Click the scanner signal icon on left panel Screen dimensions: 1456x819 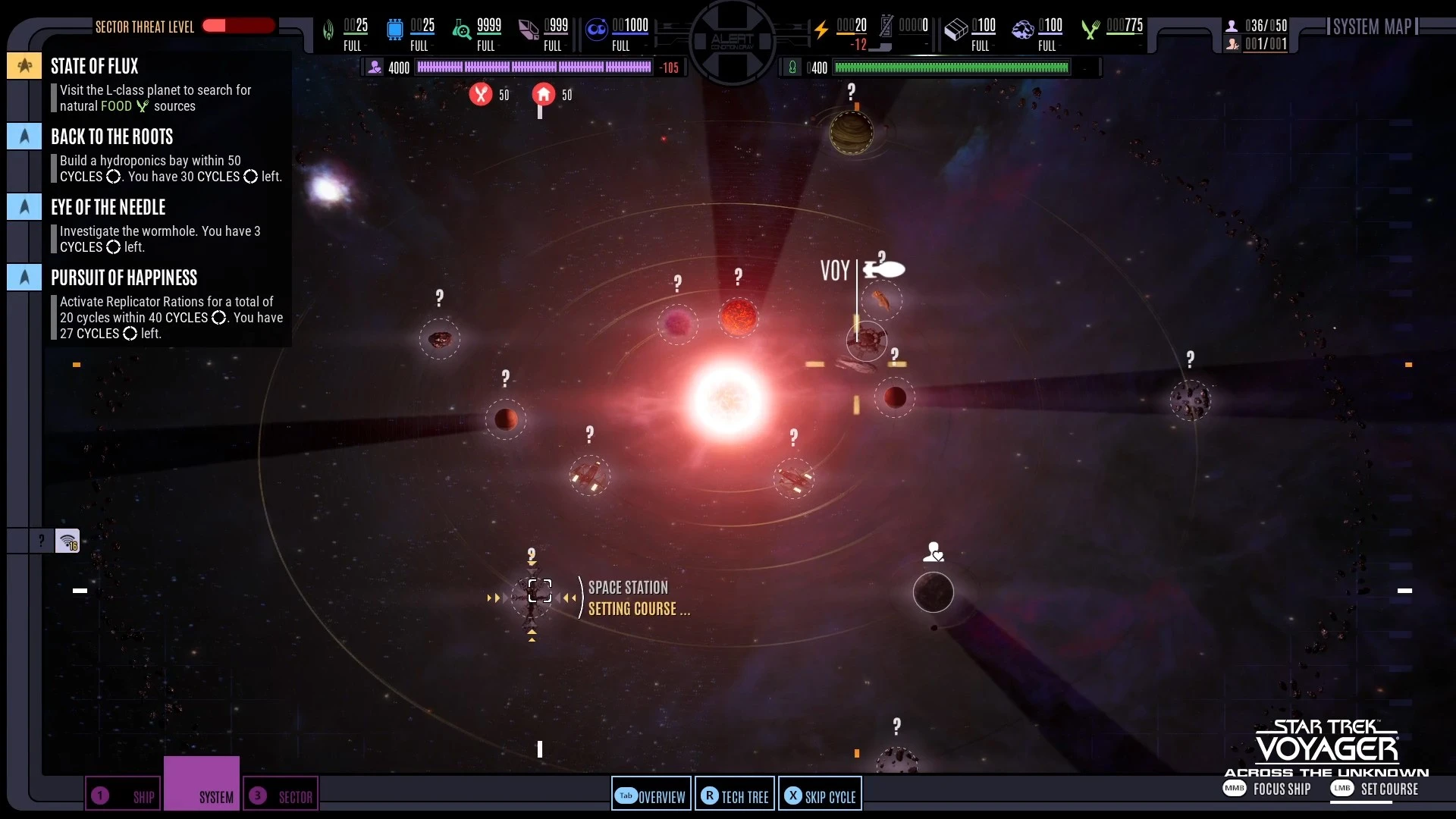(67, 541)
